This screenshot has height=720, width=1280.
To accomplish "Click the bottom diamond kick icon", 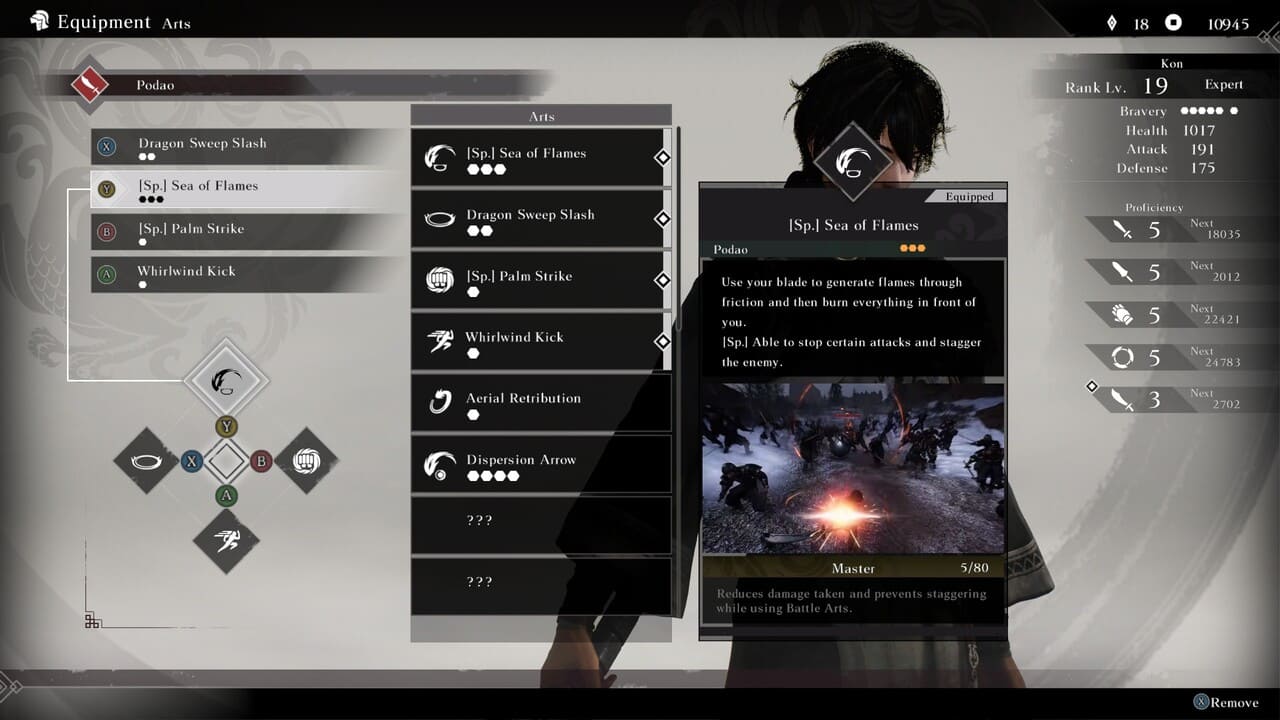I will (x=226, y=540).
